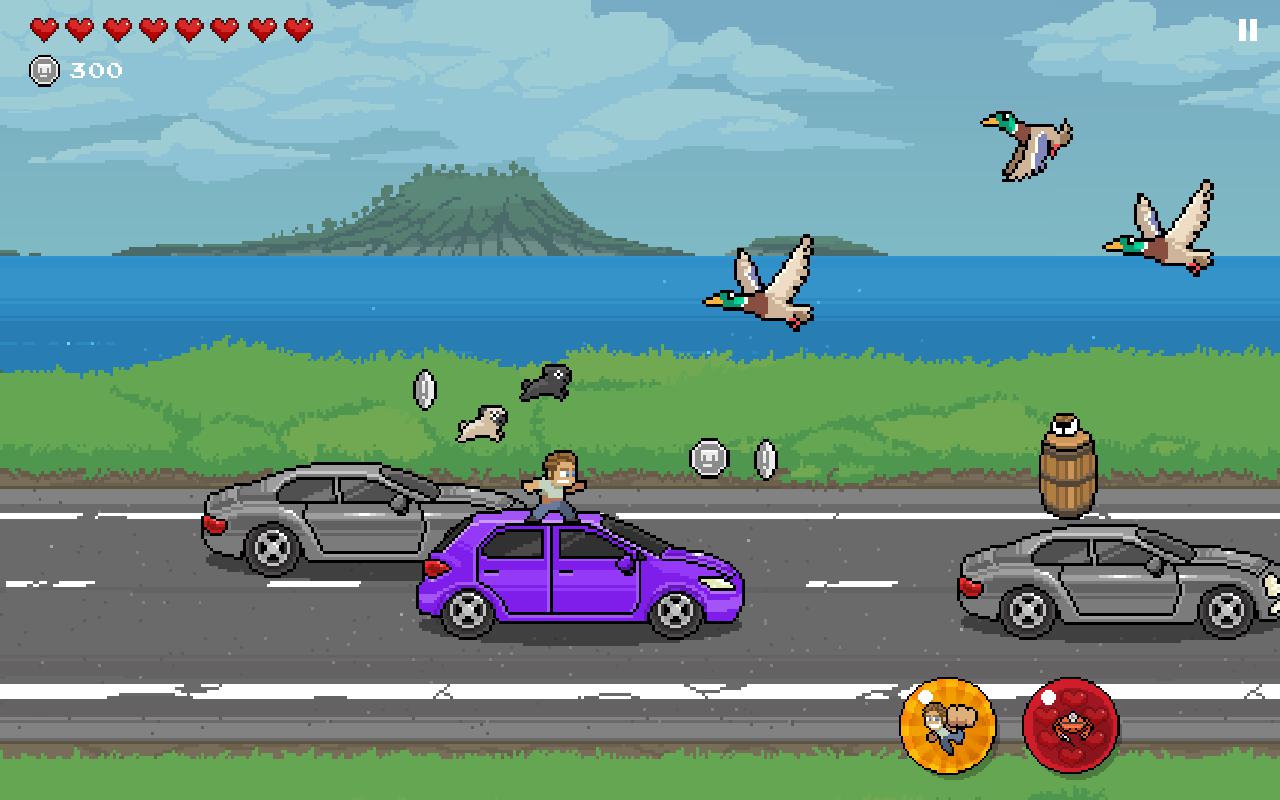Click the wooden barrel beside the road

pyautogui.click(x=1070, y=480)
